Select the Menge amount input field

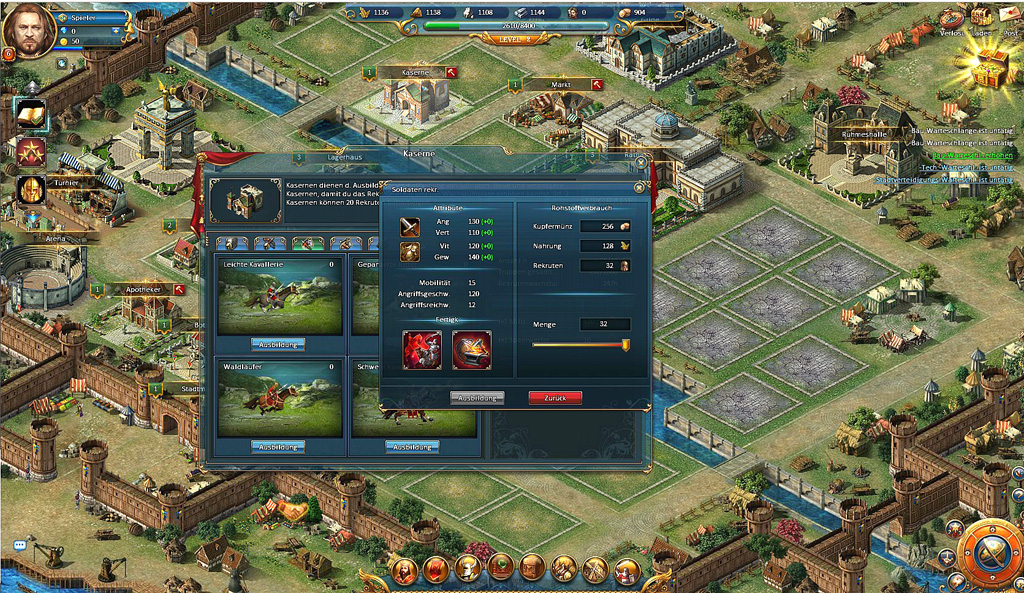[x=606, y=324]
